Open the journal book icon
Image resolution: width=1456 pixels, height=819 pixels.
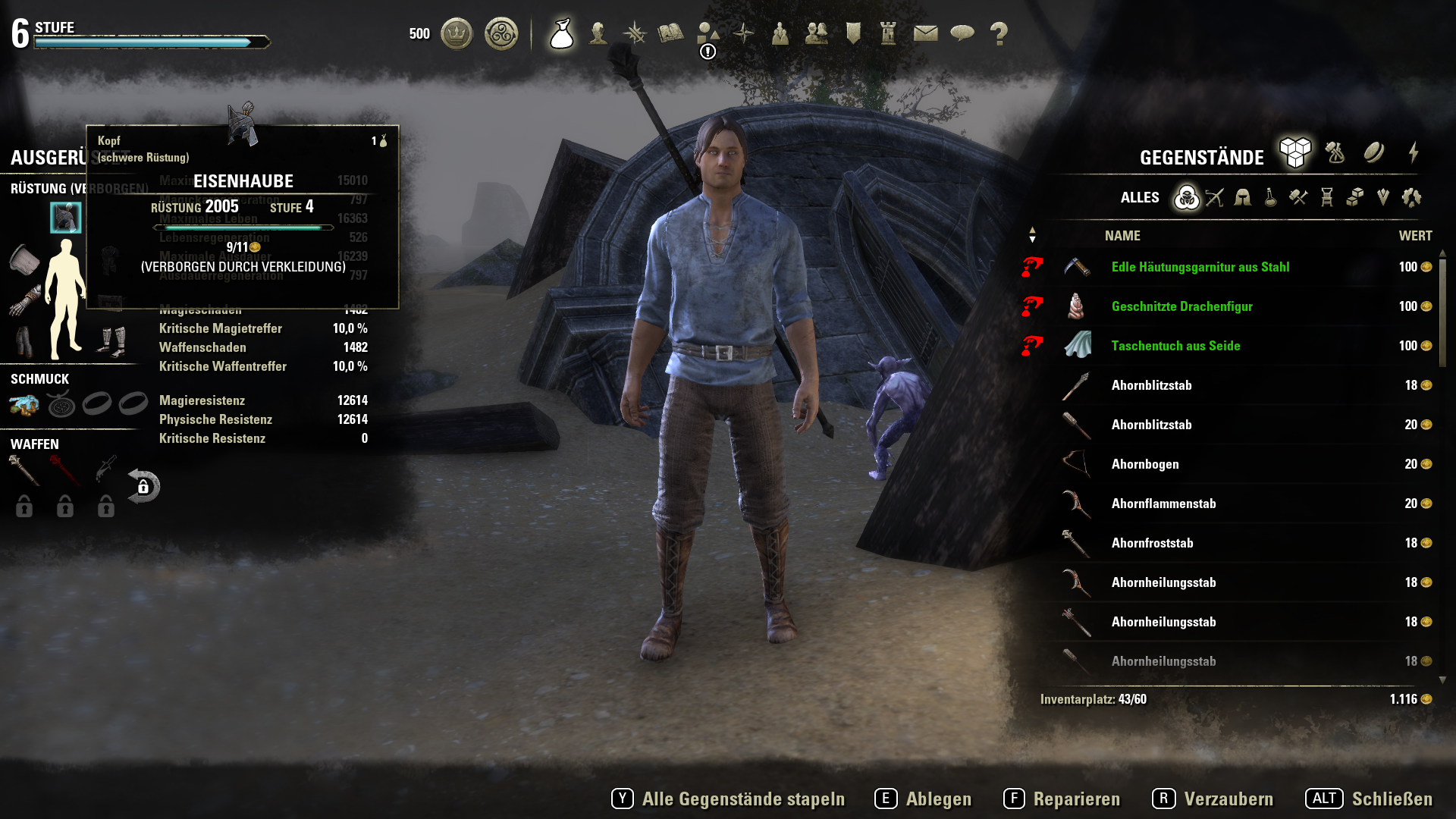(x=670, y=33)
